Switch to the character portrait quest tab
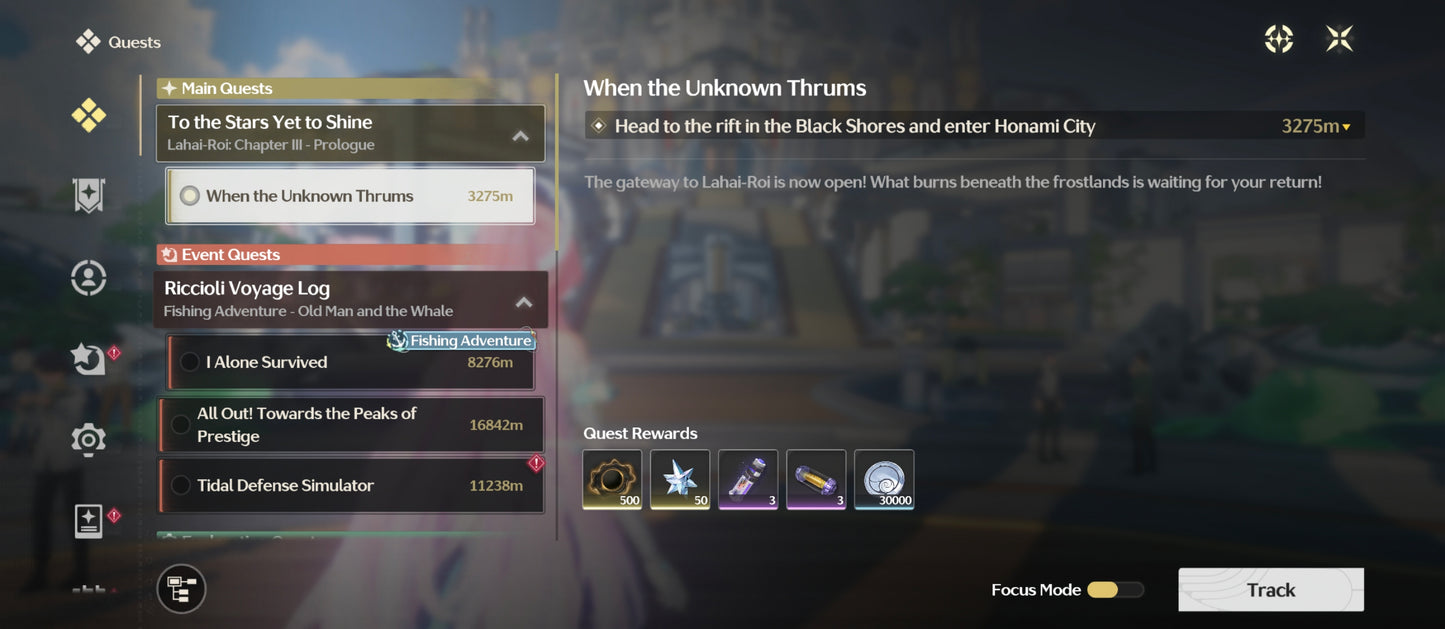 (x=88, y=277)
